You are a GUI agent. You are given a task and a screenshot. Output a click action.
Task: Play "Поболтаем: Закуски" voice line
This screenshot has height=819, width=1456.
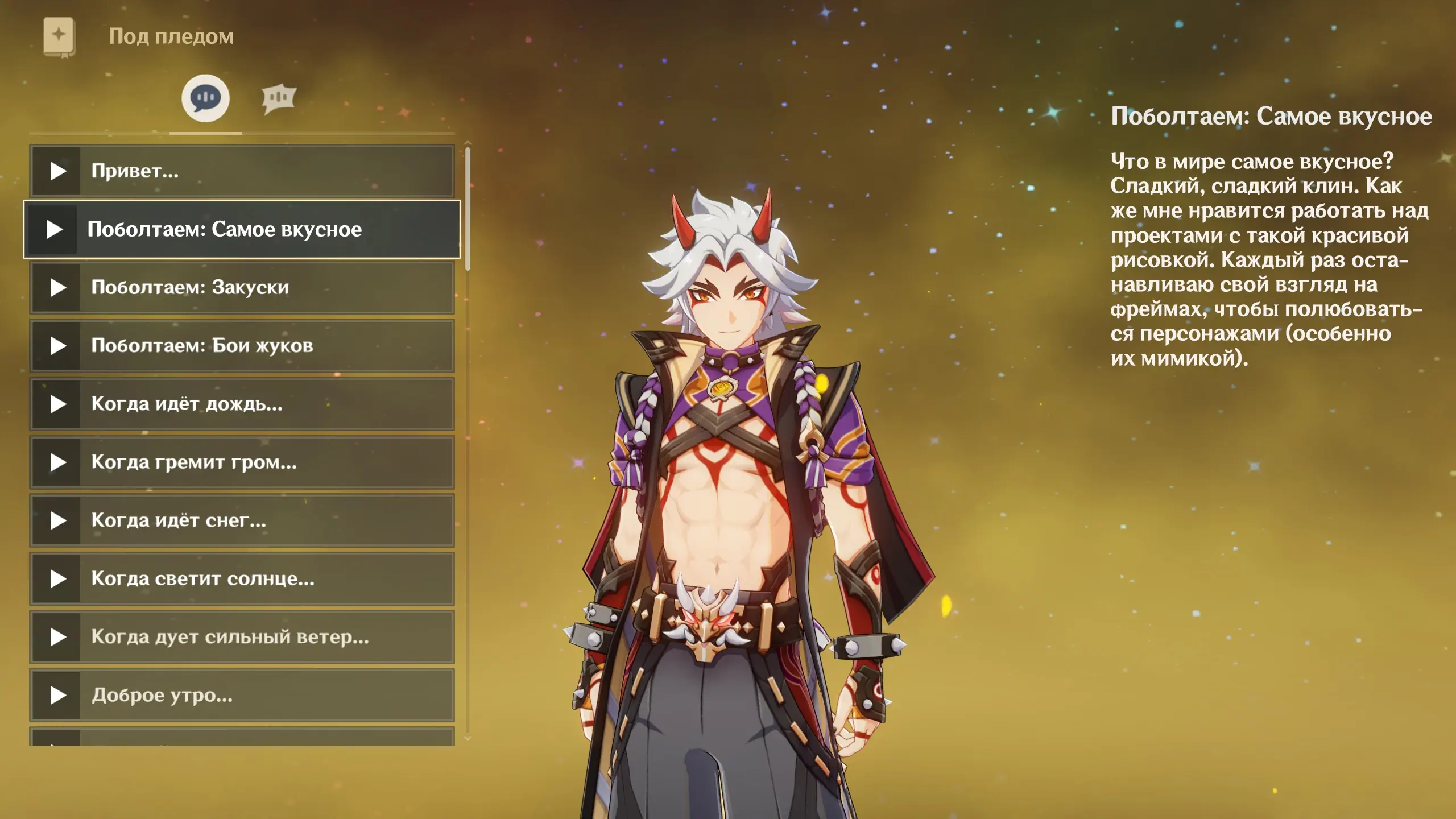coord(58,288)
